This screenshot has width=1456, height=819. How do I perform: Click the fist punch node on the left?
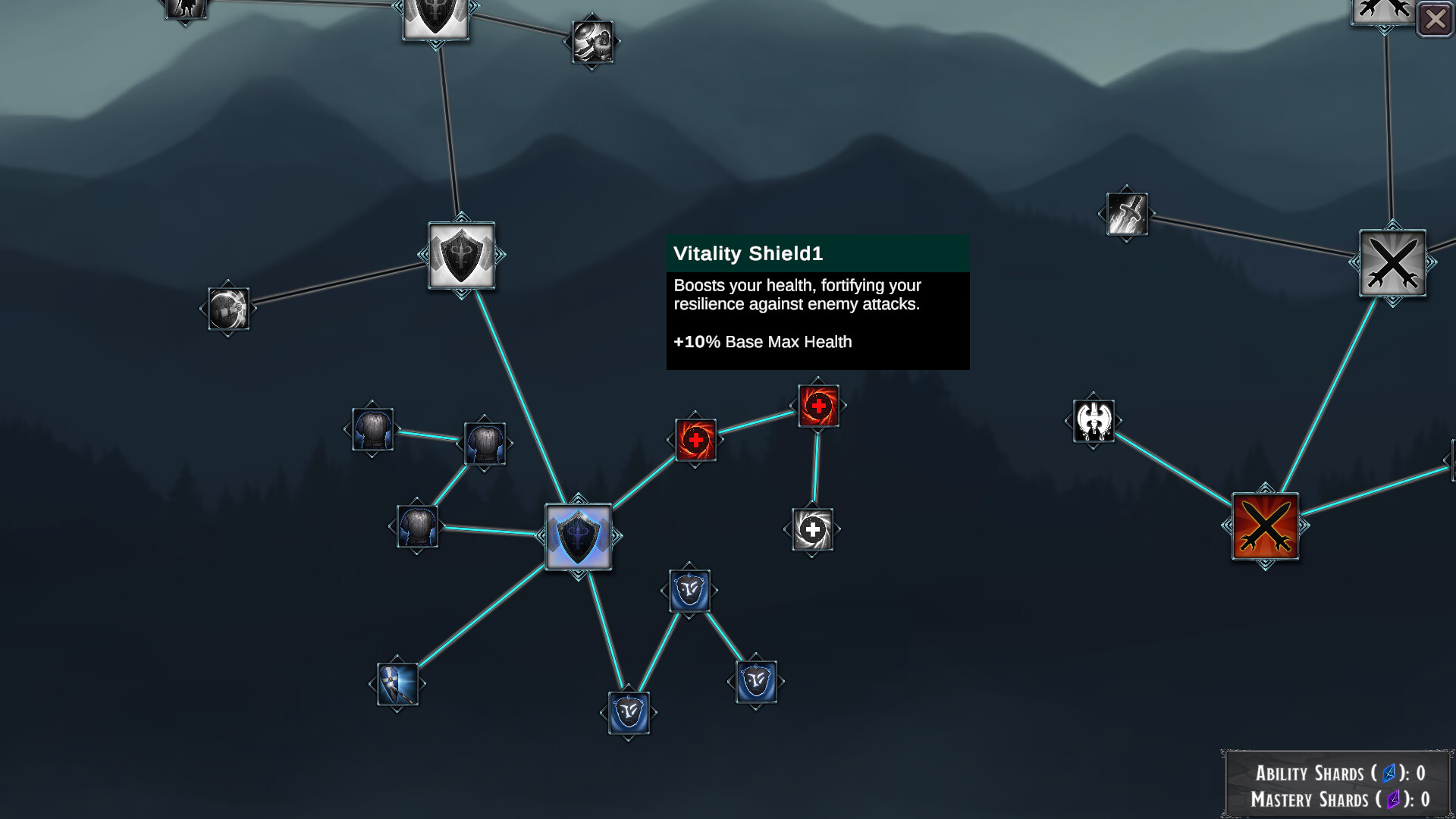coord(227,309)
